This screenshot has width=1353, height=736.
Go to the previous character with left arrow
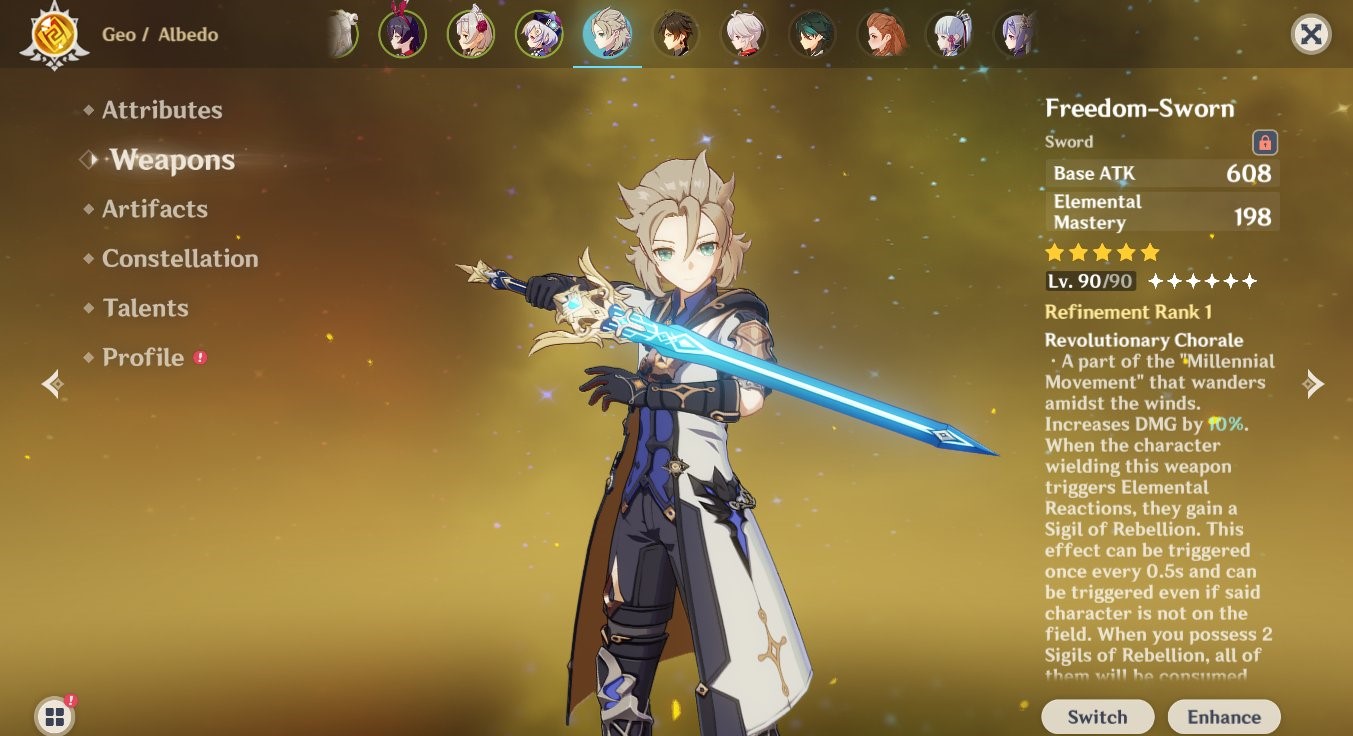coord(53,383)
